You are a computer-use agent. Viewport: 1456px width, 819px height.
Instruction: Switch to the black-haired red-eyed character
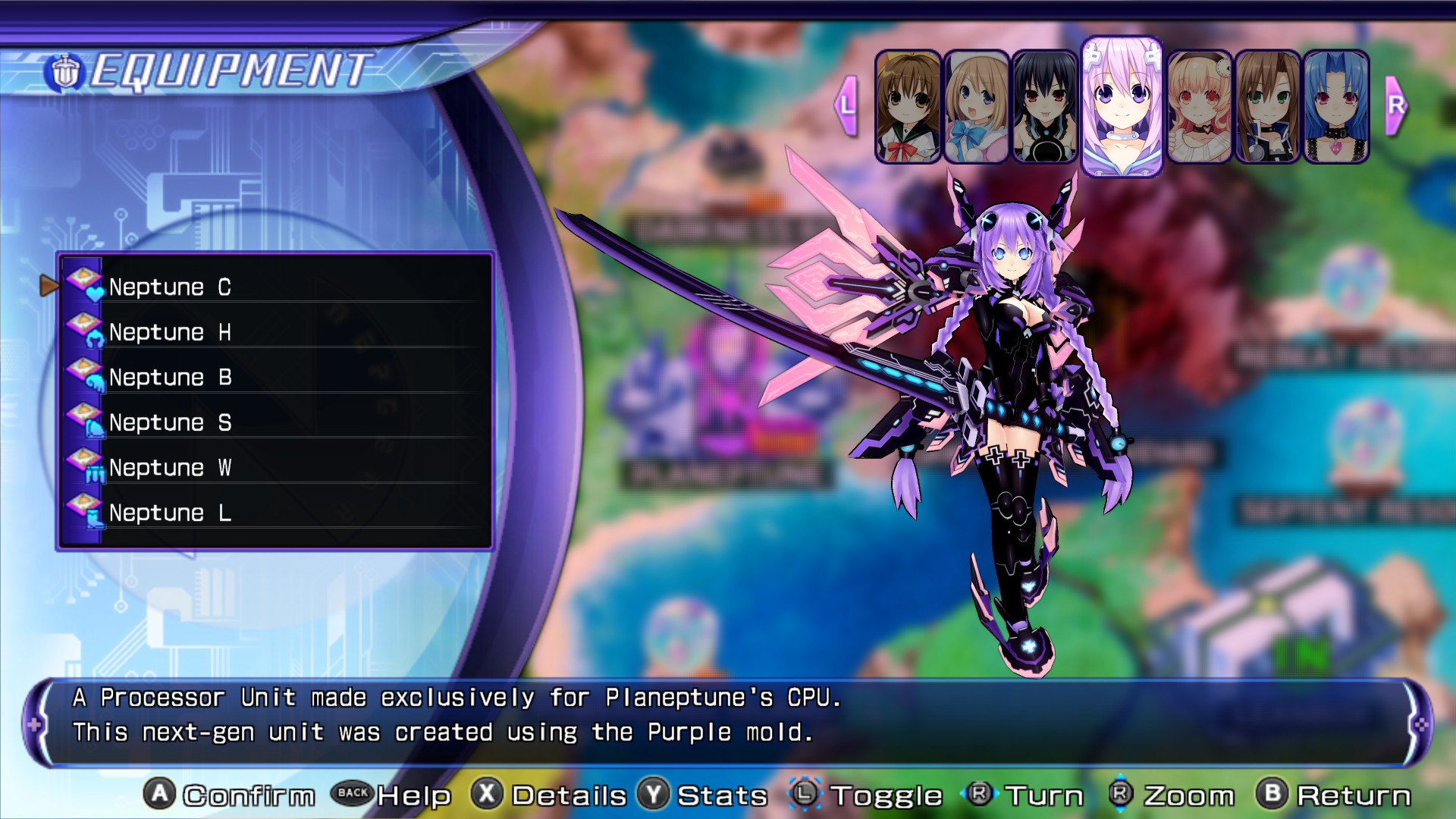[x=1044, y=107]
